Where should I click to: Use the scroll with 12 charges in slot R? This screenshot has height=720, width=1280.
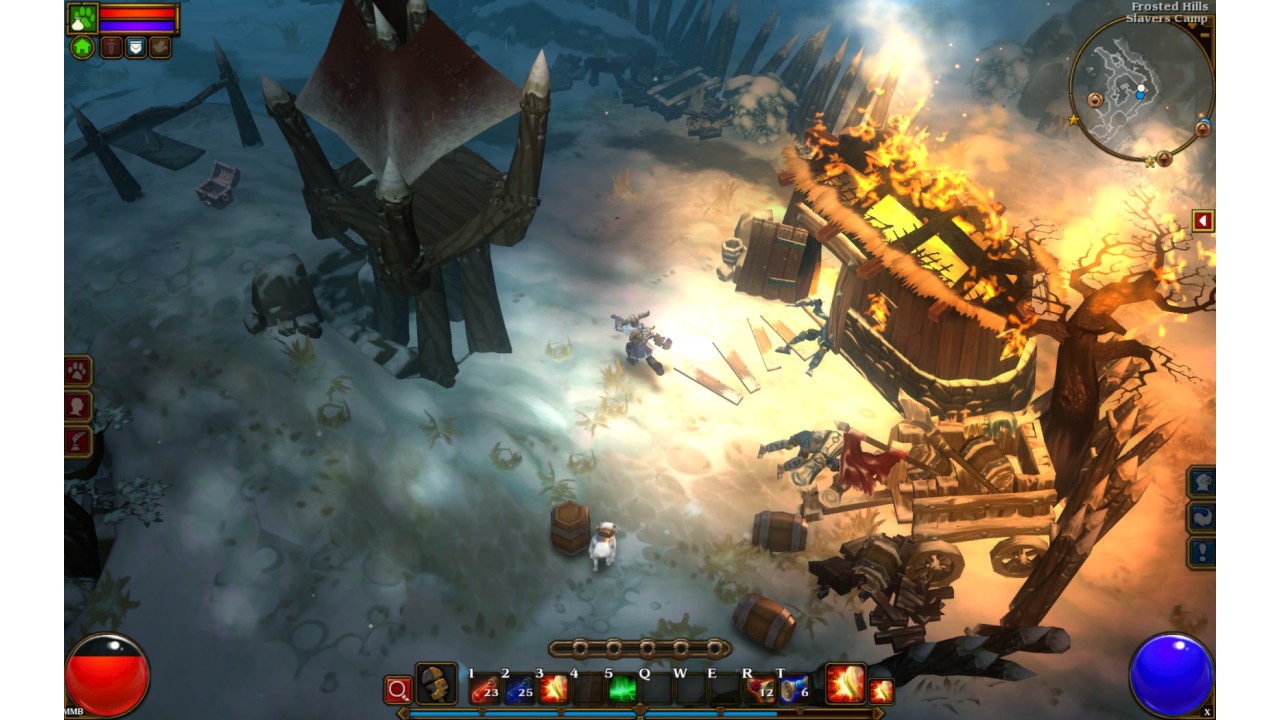pos(761,688)
